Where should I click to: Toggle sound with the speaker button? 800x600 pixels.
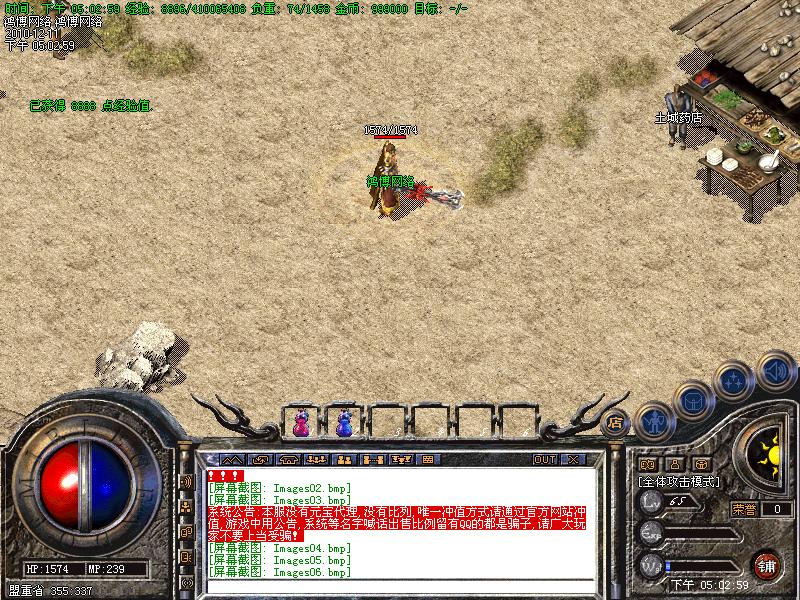tap(774, 370)
